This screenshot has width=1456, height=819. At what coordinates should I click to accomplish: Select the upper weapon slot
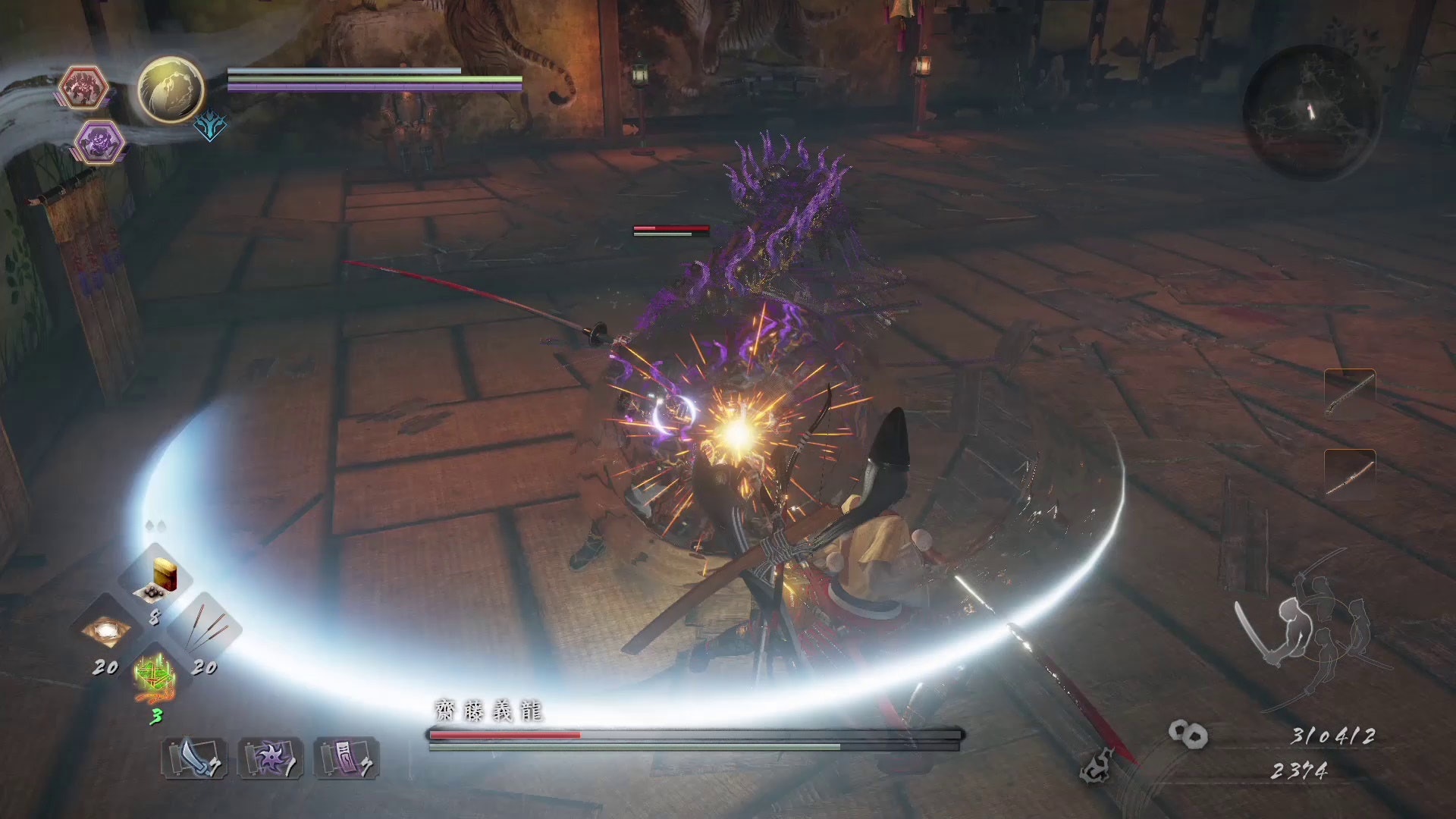click(1350, 393)
